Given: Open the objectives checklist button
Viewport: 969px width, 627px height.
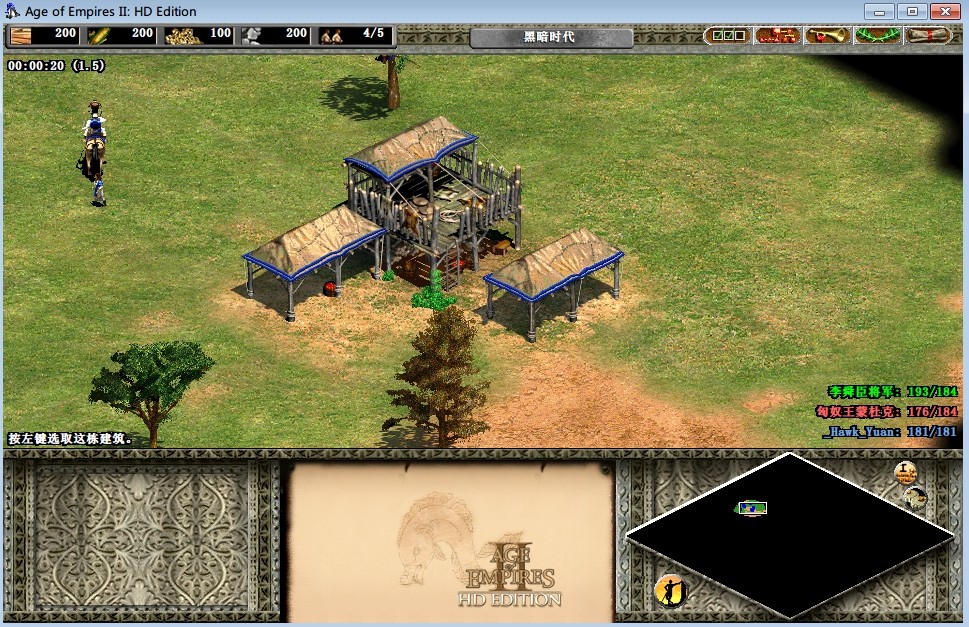Looking at the screenshot, I should pyautogui.click(x=726, y=36).
